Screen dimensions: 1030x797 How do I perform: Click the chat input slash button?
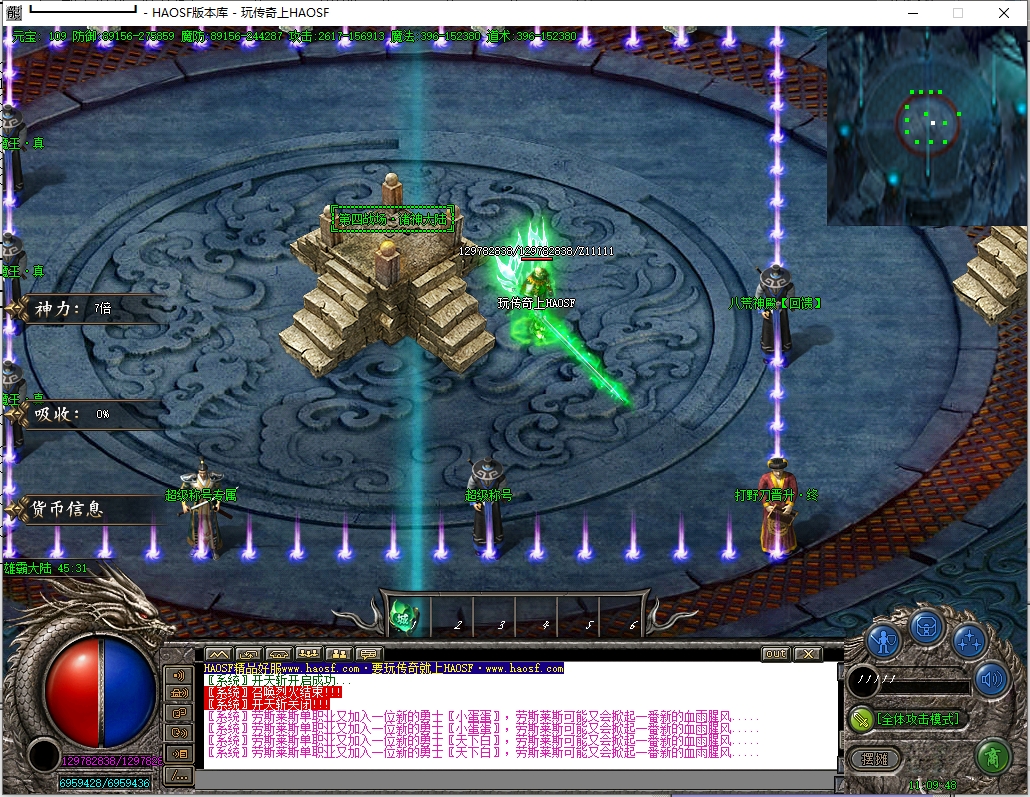179,774
